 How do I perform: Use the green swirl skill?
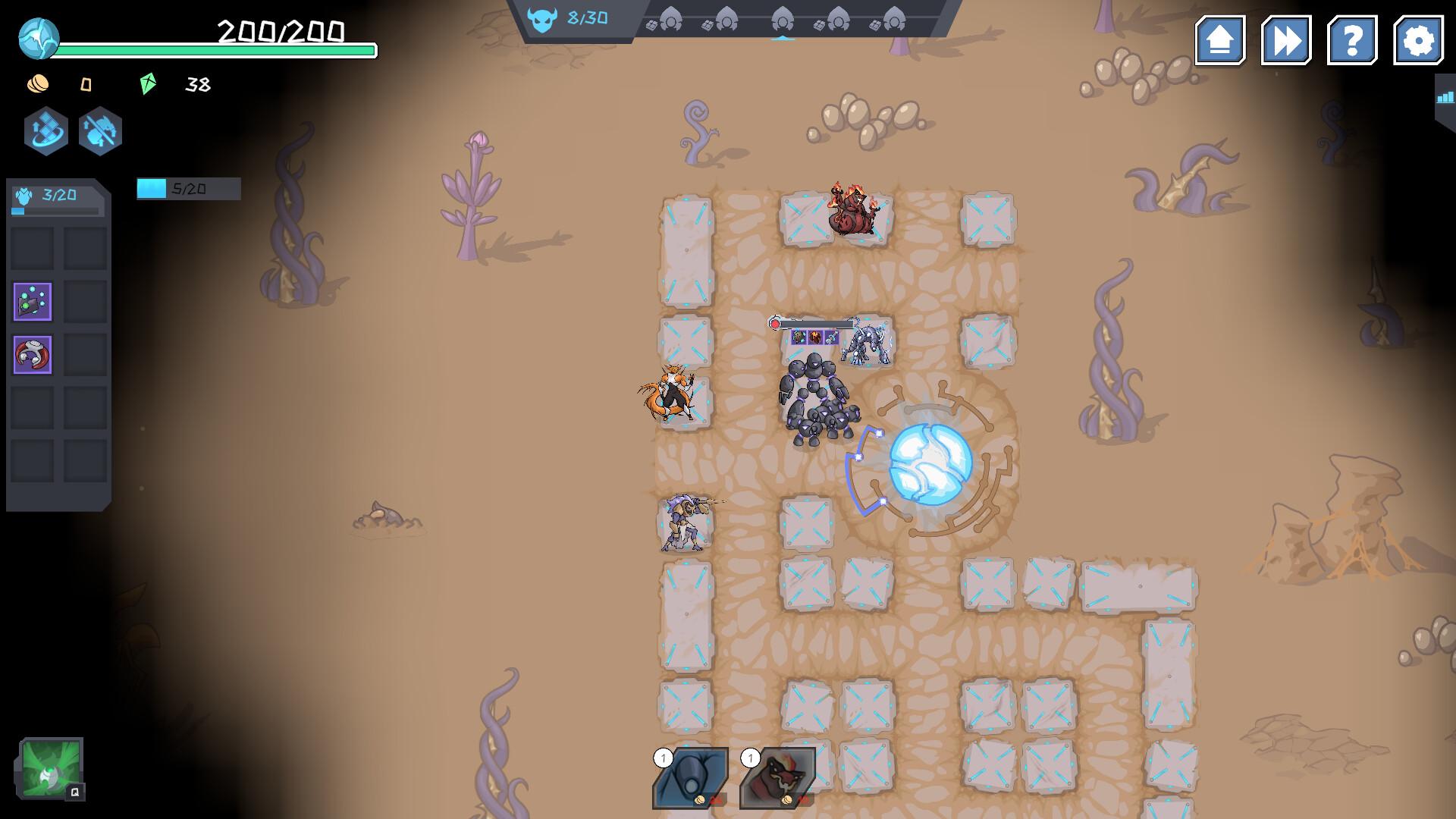[51, 768]
